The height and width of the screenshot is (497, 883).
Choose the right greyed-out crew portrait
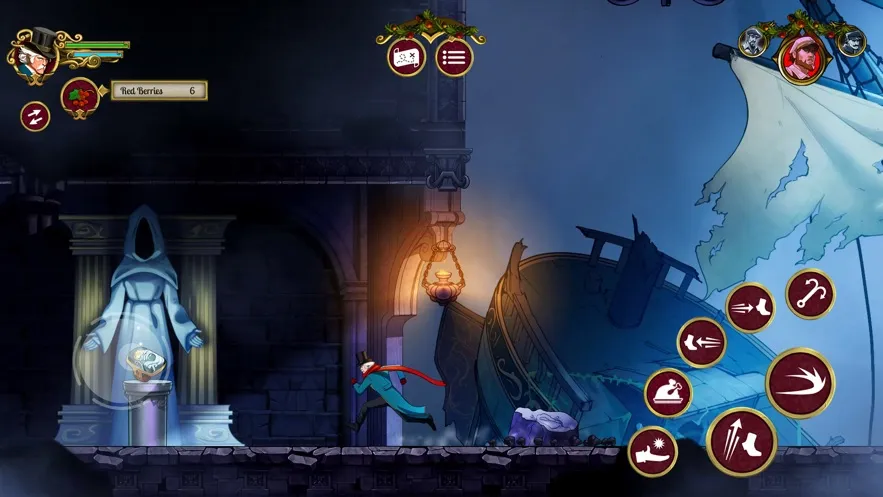point(851,41)
